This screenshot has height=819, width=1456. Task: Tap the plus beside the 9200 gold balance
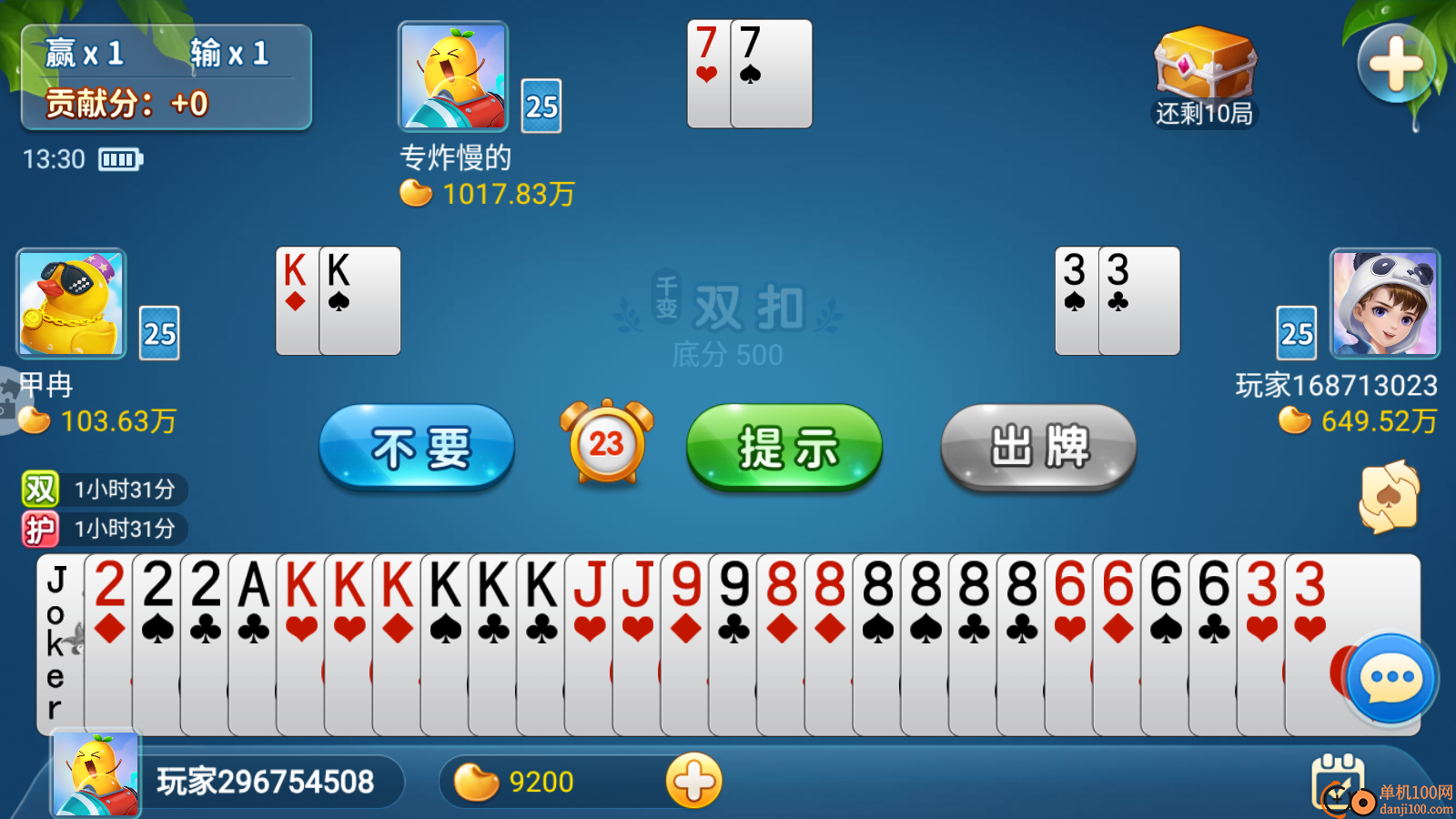click(695, 781)
